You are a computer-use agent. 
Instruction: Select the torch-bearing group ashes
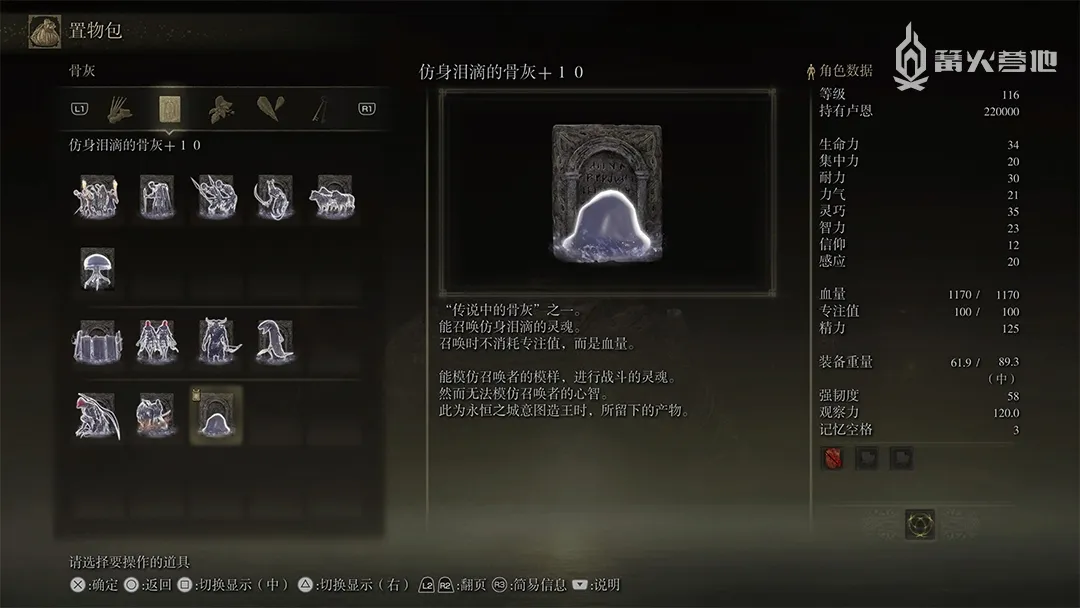point(97,196)
